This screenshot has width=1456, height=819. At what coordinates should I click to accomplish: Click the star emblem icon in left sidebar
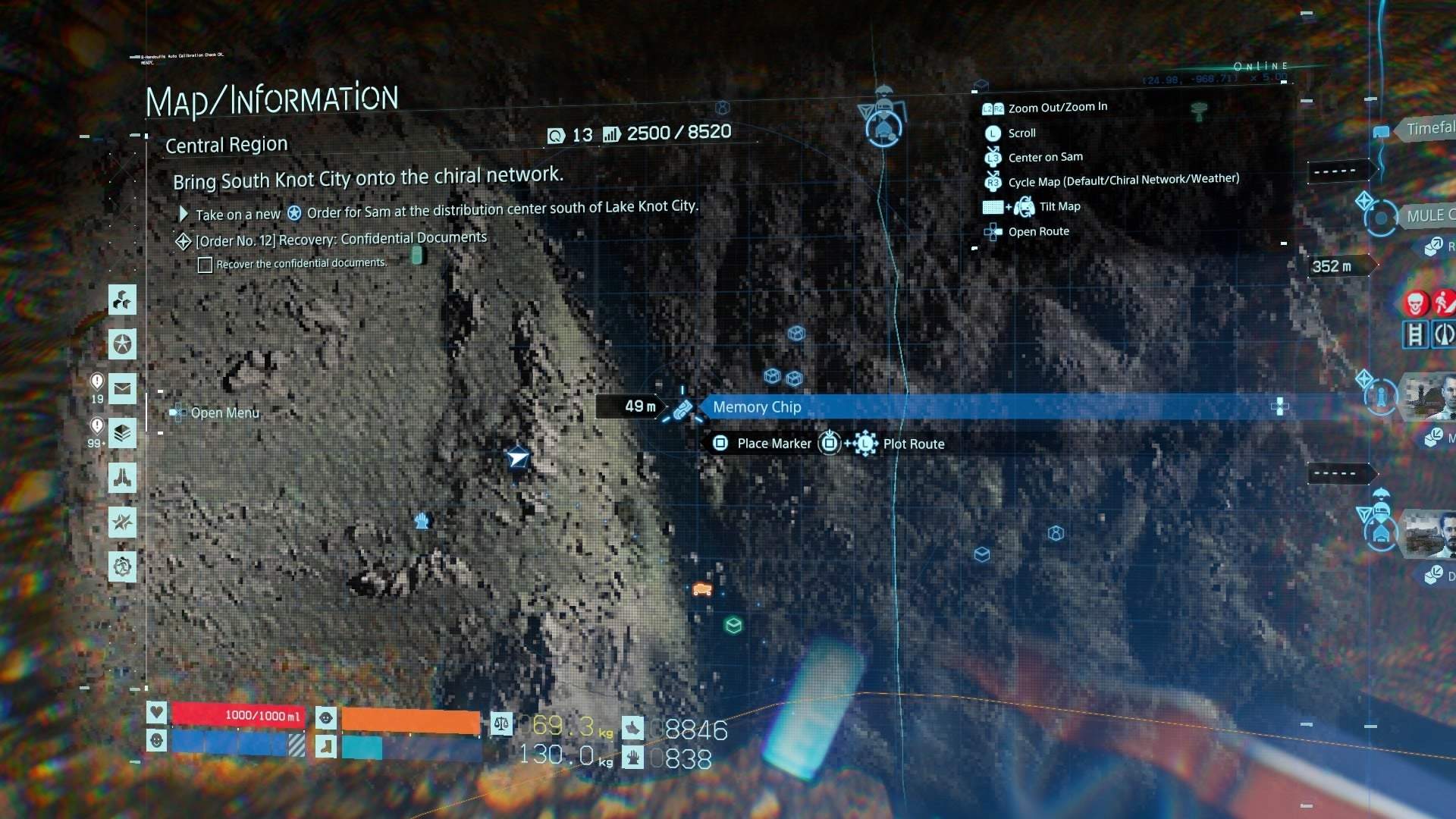[x=123, y=345]
